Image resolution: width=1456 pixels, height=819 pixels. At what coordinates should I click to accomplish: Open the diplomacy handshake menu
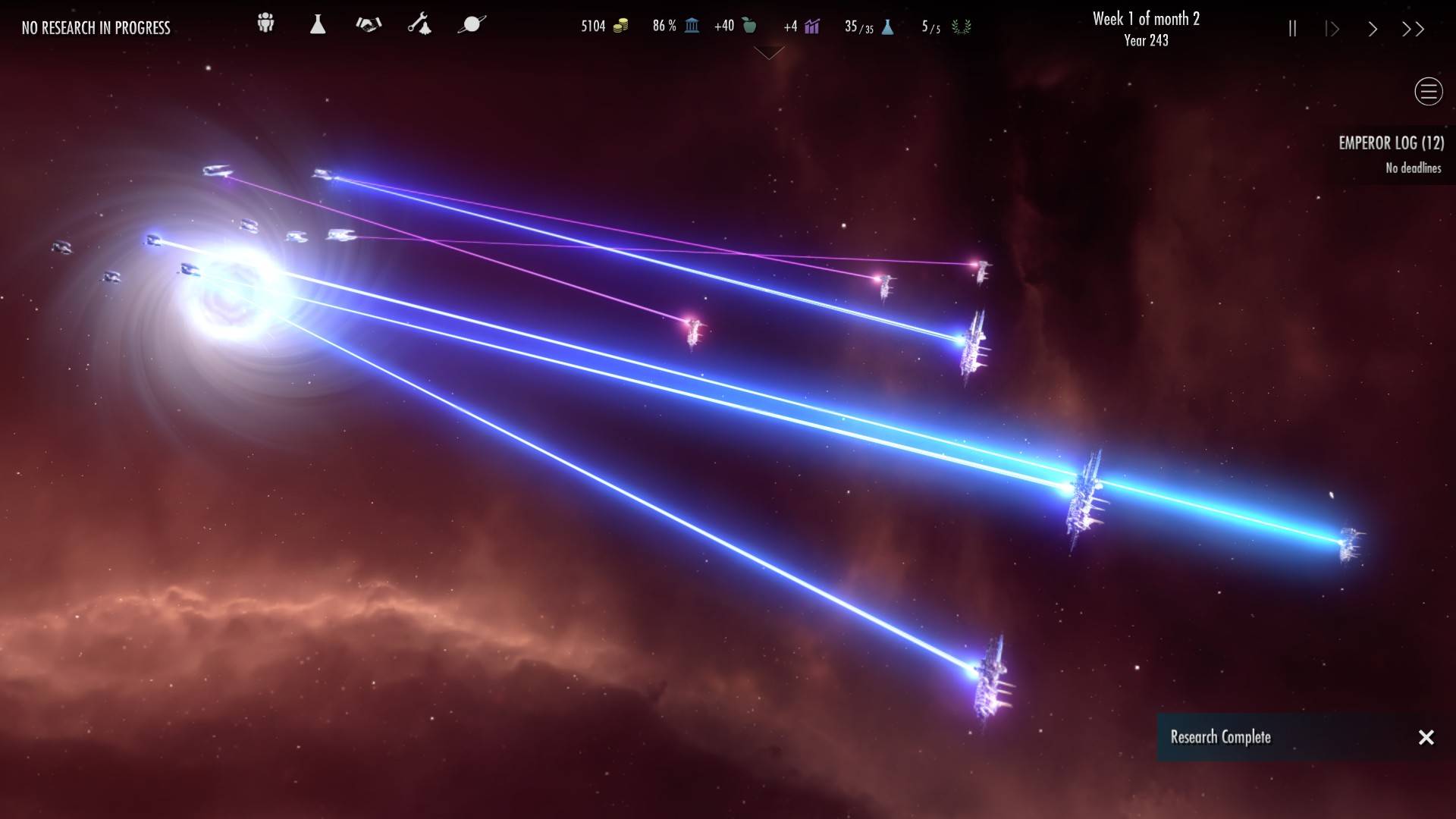click(369, 24)
